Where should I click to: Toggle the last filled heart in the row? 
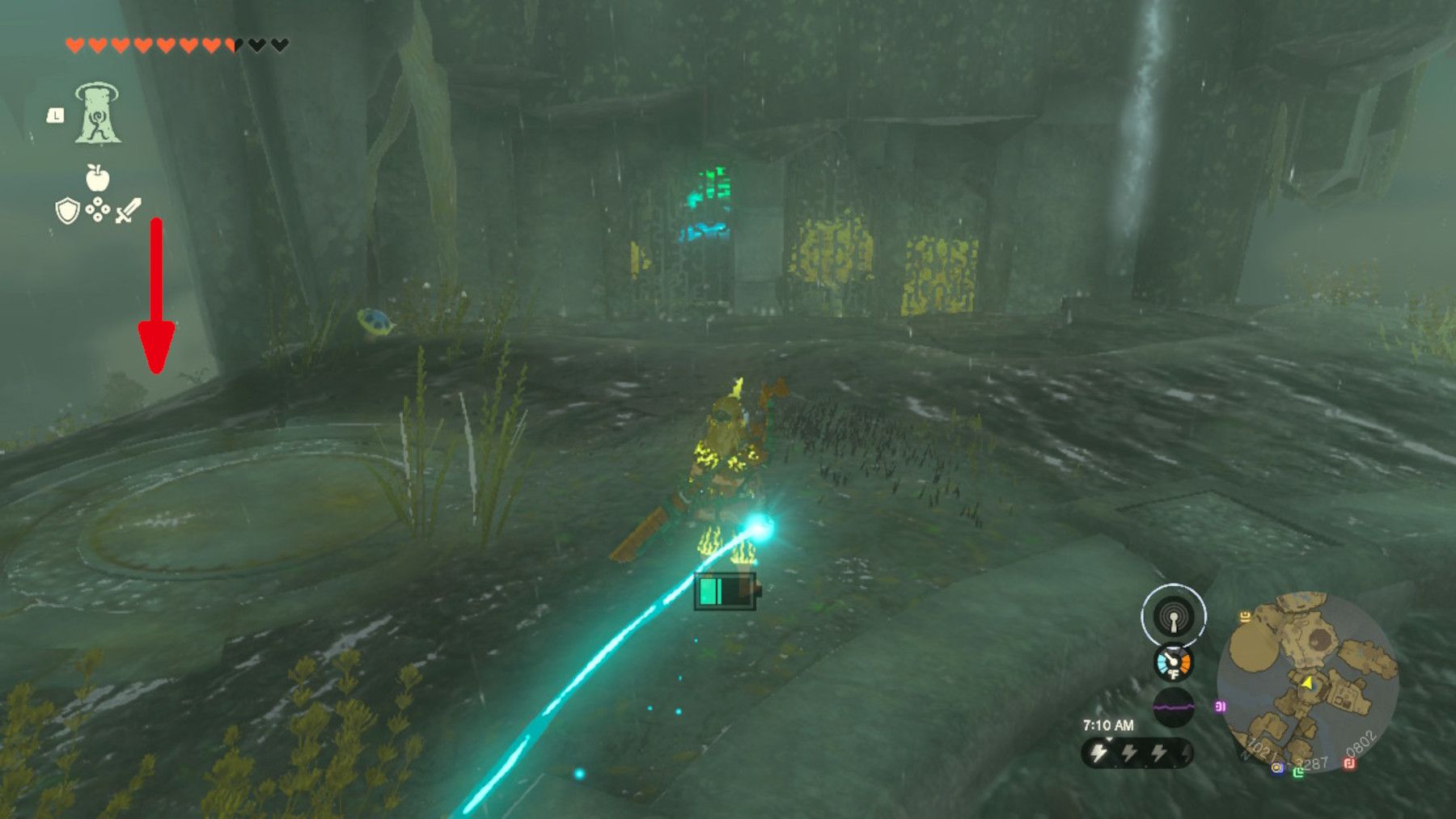[230, 45]
